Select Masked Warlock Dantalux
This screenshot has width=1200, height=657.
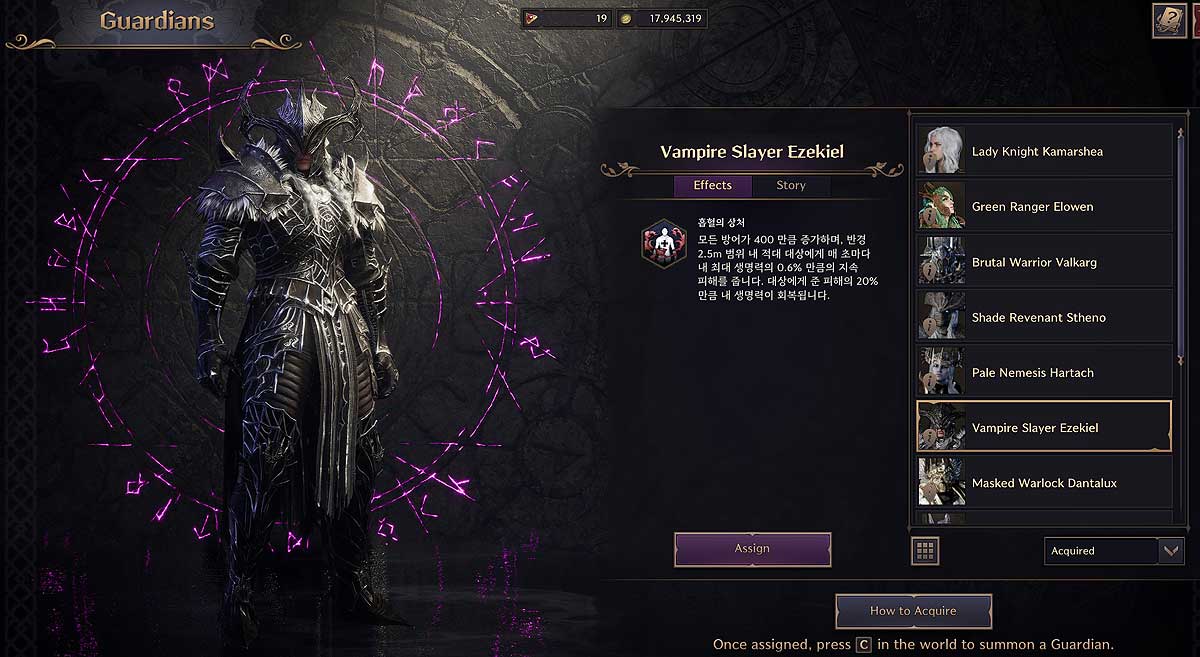click(x=1044, y=483)
